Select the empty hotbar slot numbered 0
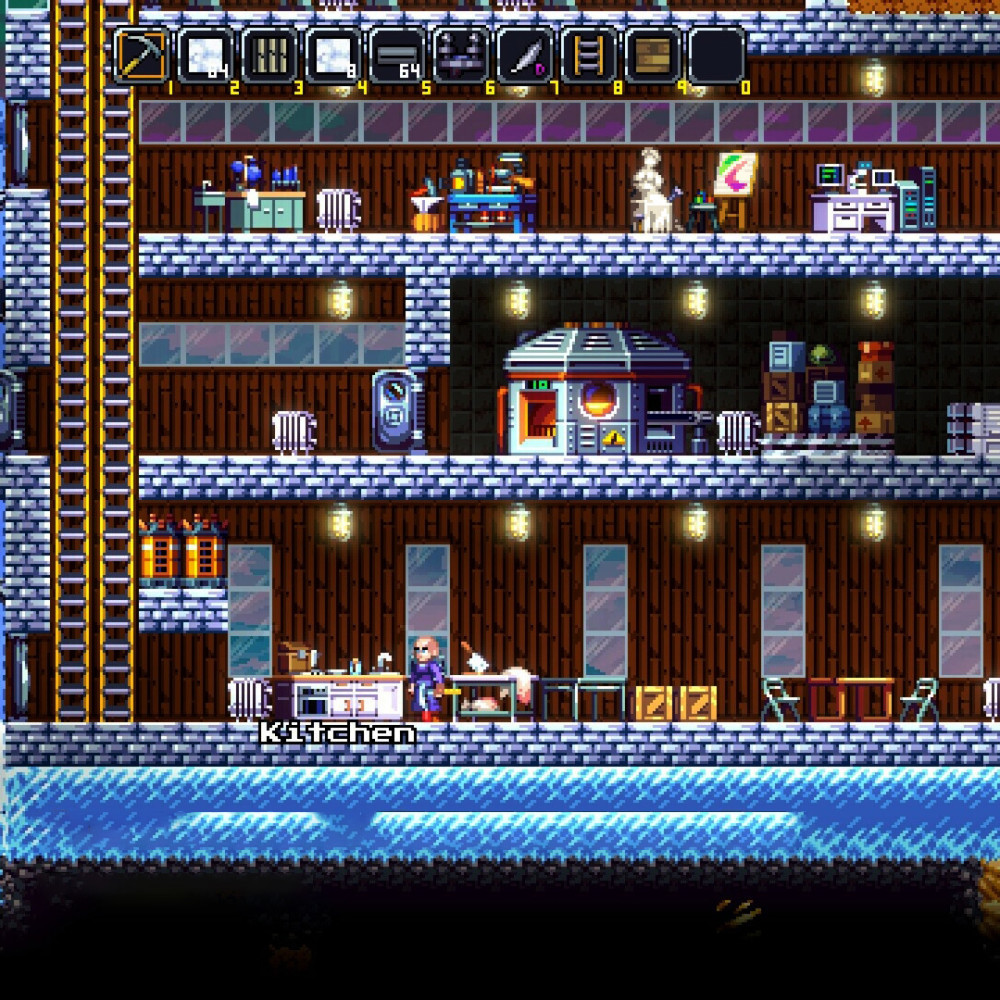Image resolution: width=1000 pixels, height=1000 pixels. pyautogui.click(x=717, y=55)
